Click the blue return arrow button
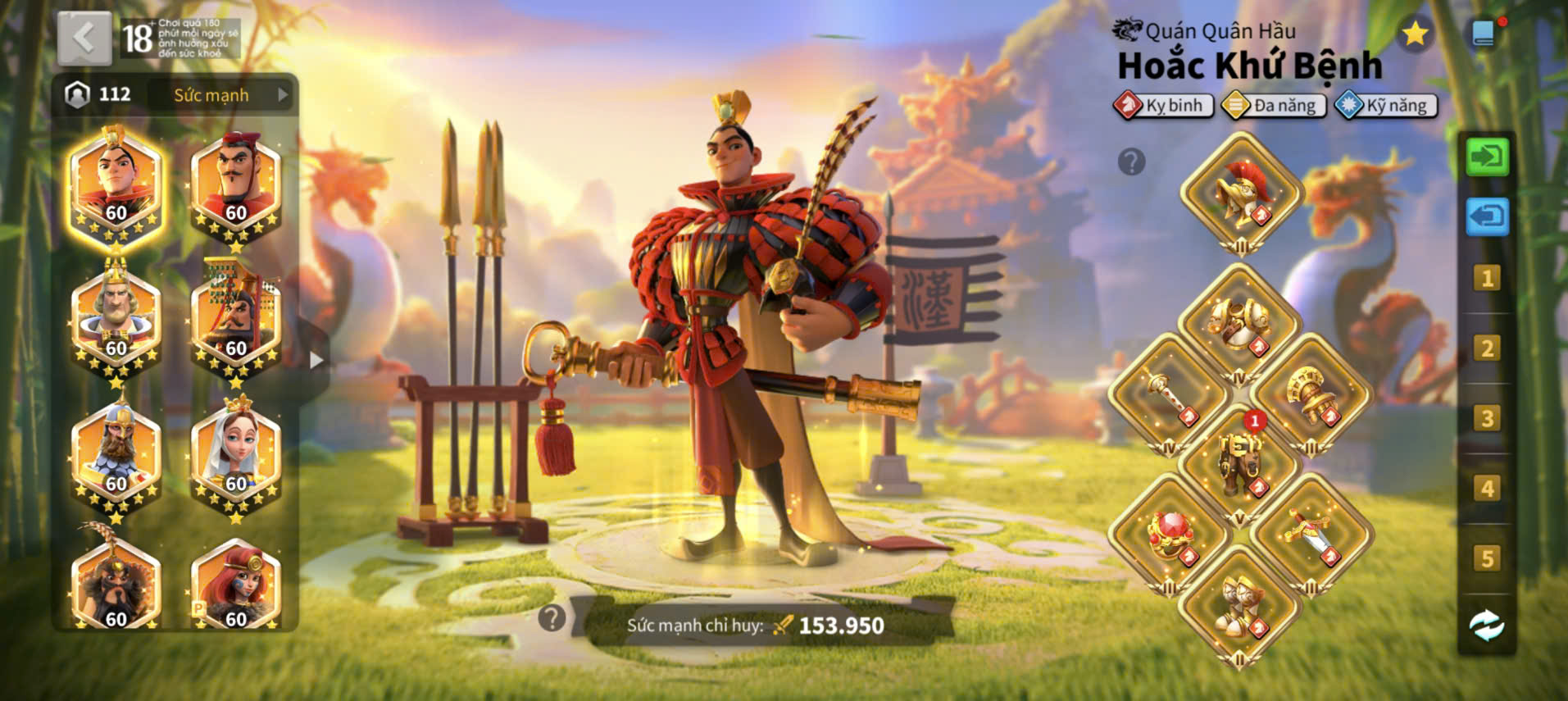This screenshot has width=1568, height=701. coord(1487,217)
